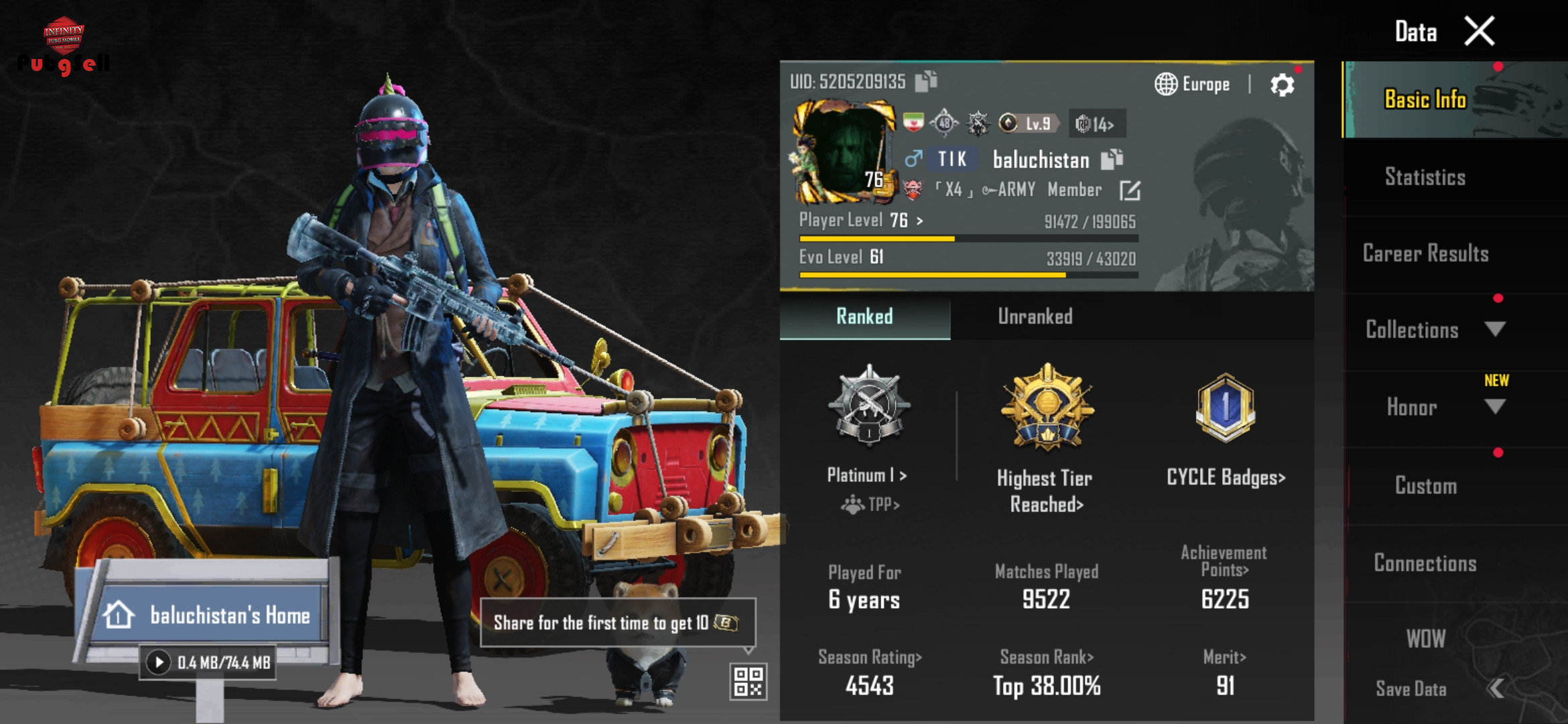Copy the baluchistan player name
The height and width of the screenshot is (724, 1568).
tap(1112, 159)
